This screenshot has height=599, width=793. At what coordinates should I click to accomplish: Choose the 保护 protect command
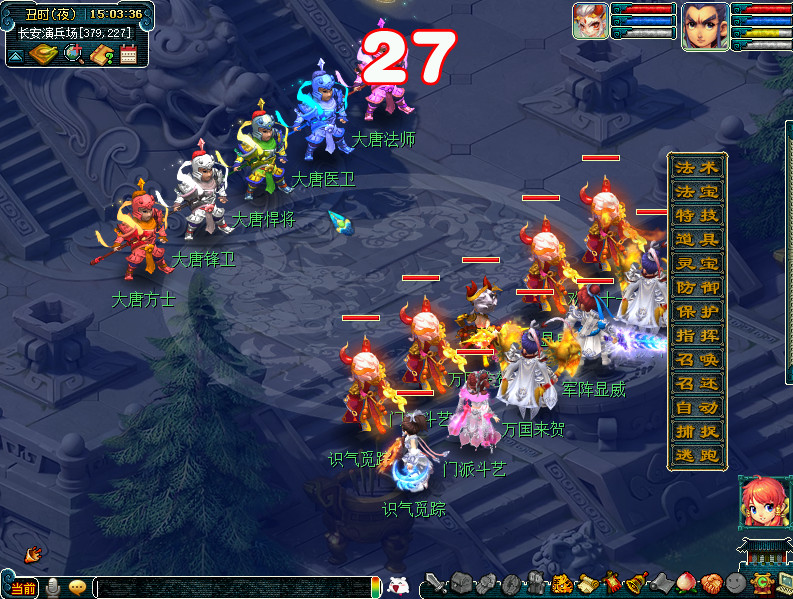(697, 311)
